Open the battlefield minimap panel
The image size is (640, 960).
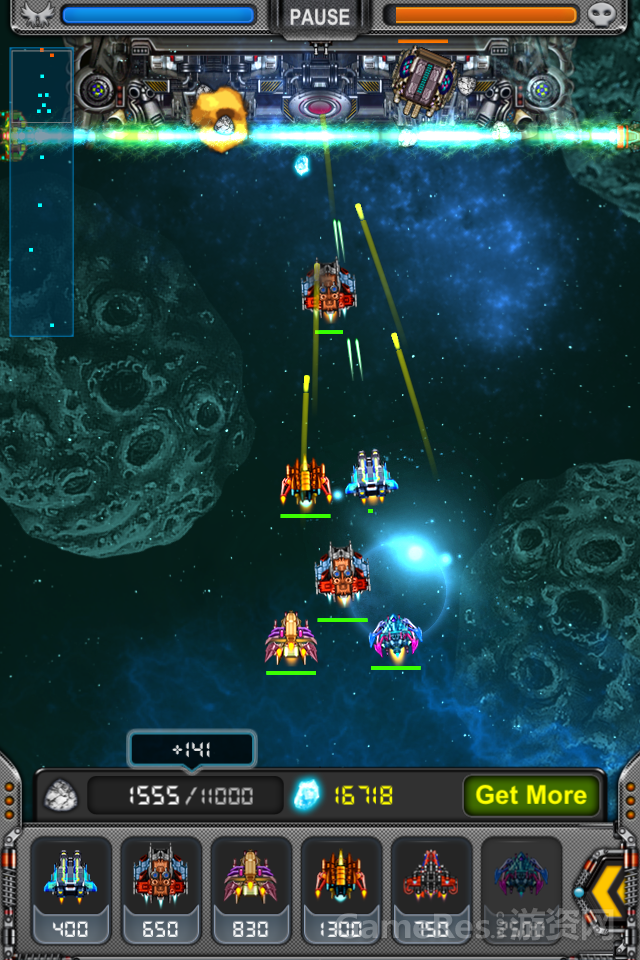point(41,192)
